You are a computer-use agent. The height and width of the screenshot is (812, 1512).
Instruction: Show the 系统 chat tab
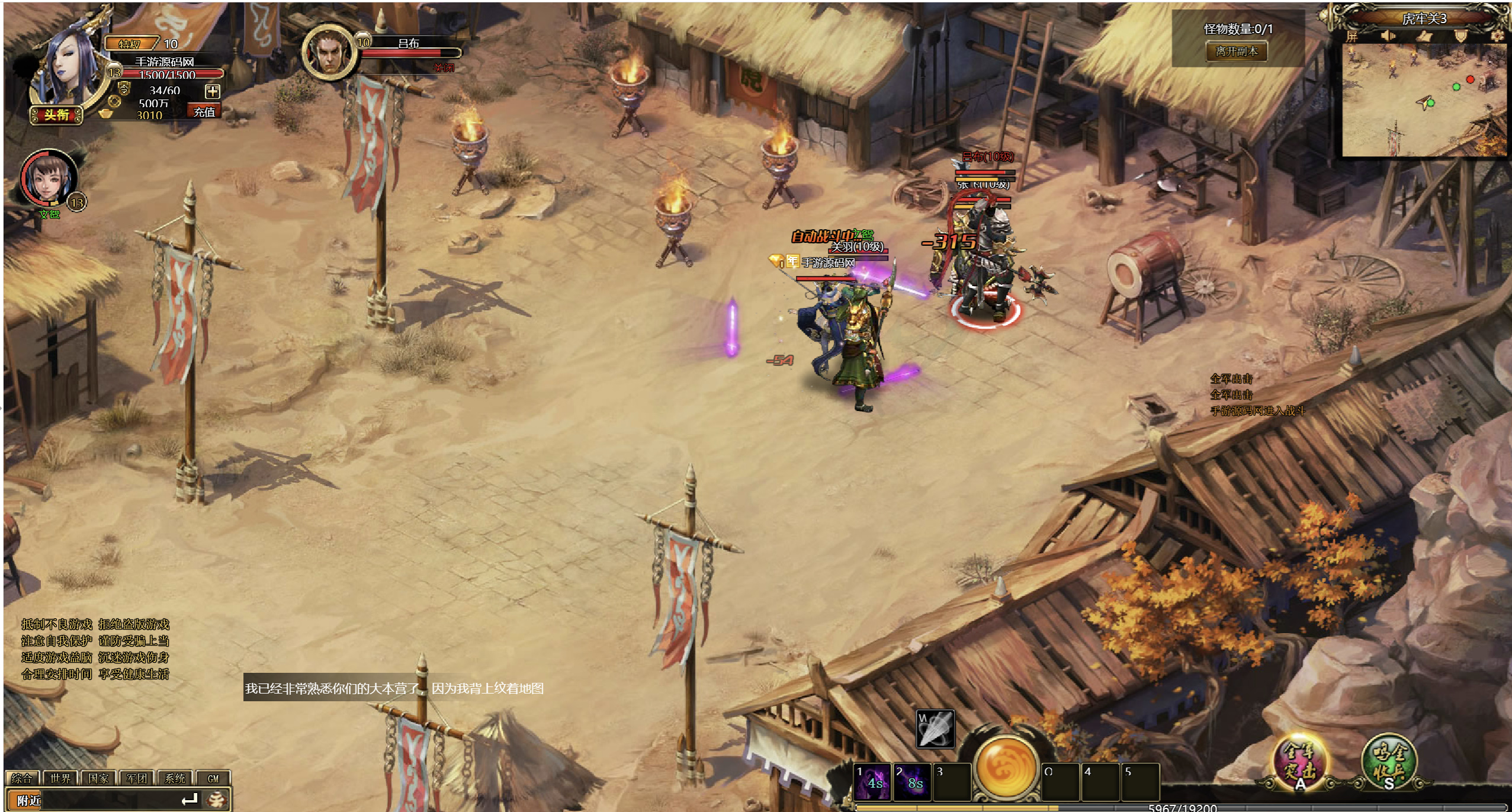[x=175, y=778]
